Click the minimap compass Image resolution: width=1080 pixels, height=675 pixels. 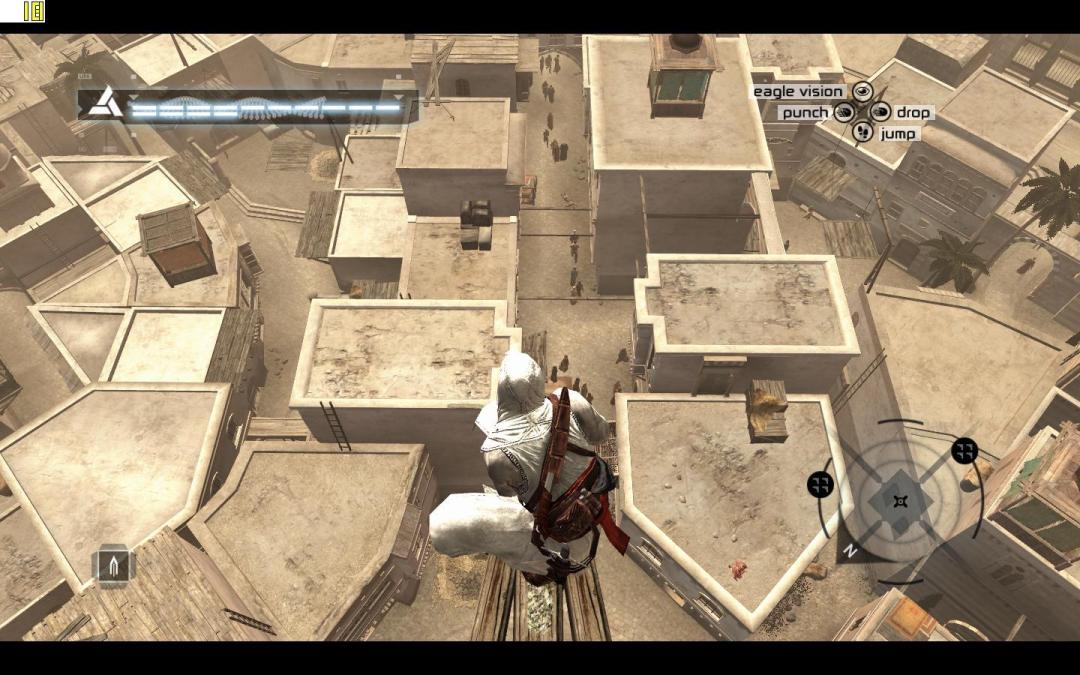coord(900,500)
